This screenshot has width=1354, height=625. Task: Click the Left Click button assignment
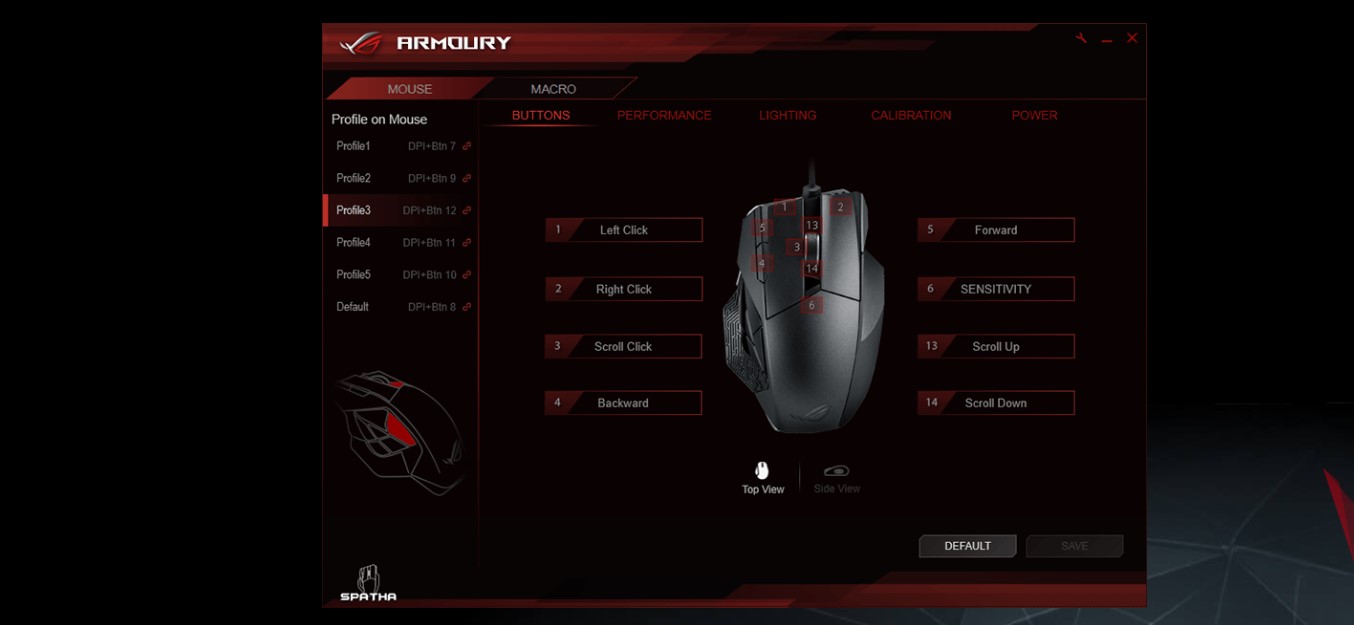pos(624,230)
